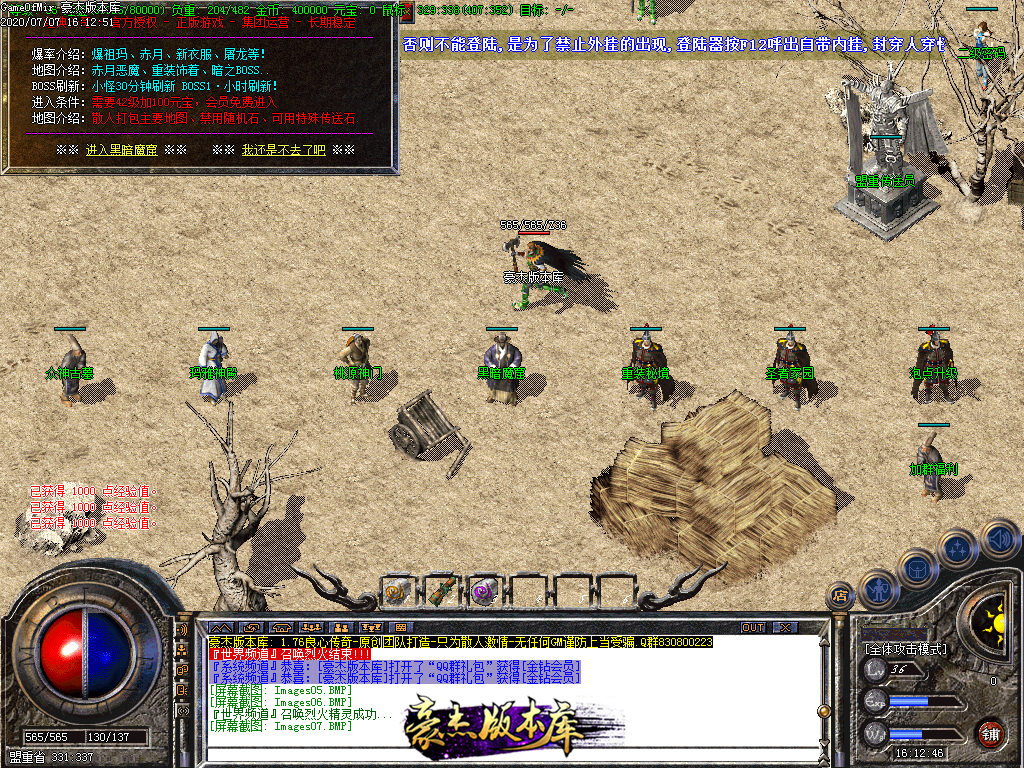Open the 店 shop round button
Viewport: 1024px width, 768px height.
[838, 596]
